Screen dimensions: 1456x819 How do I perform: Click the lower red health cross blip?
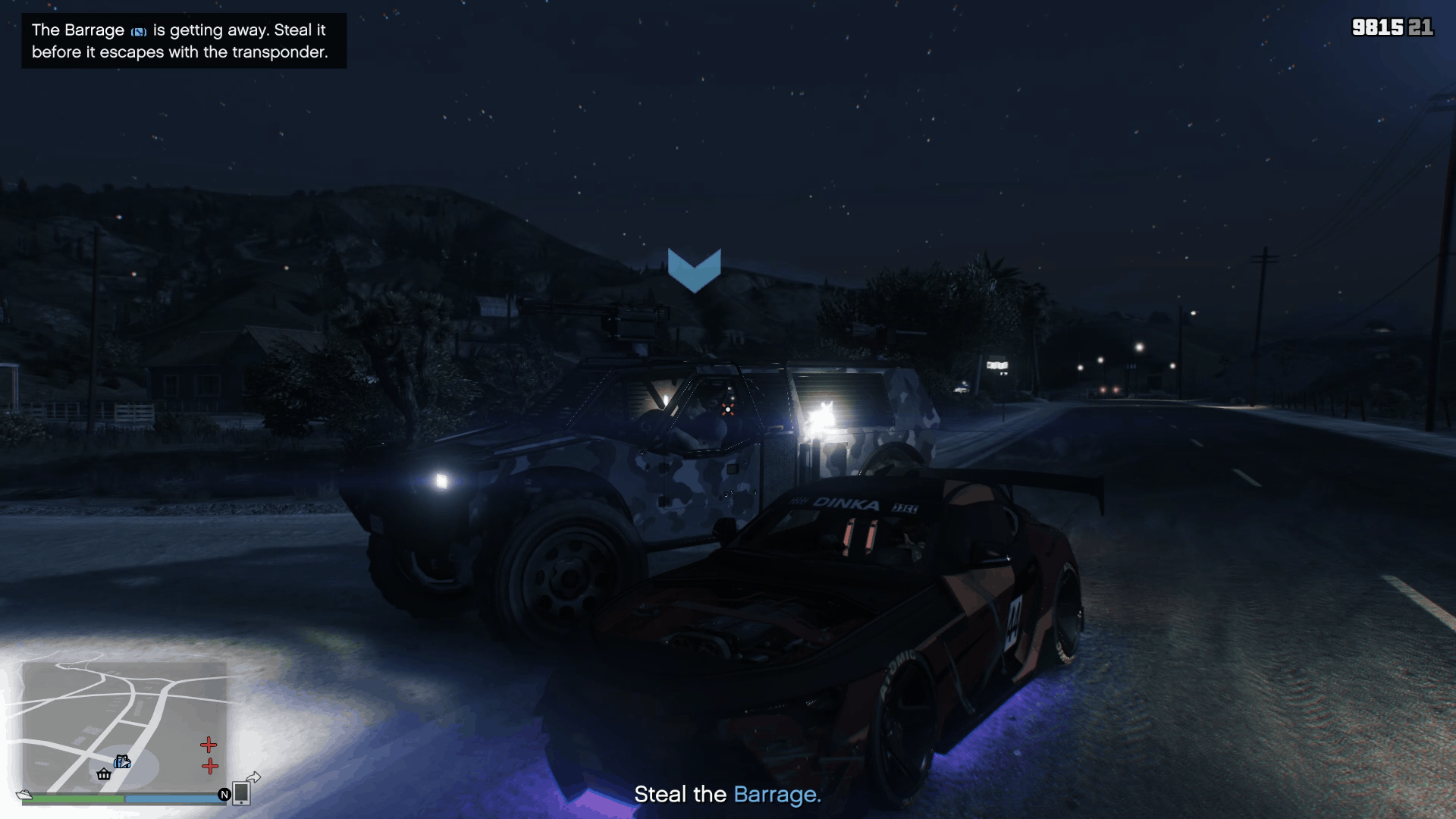(209, 767)
